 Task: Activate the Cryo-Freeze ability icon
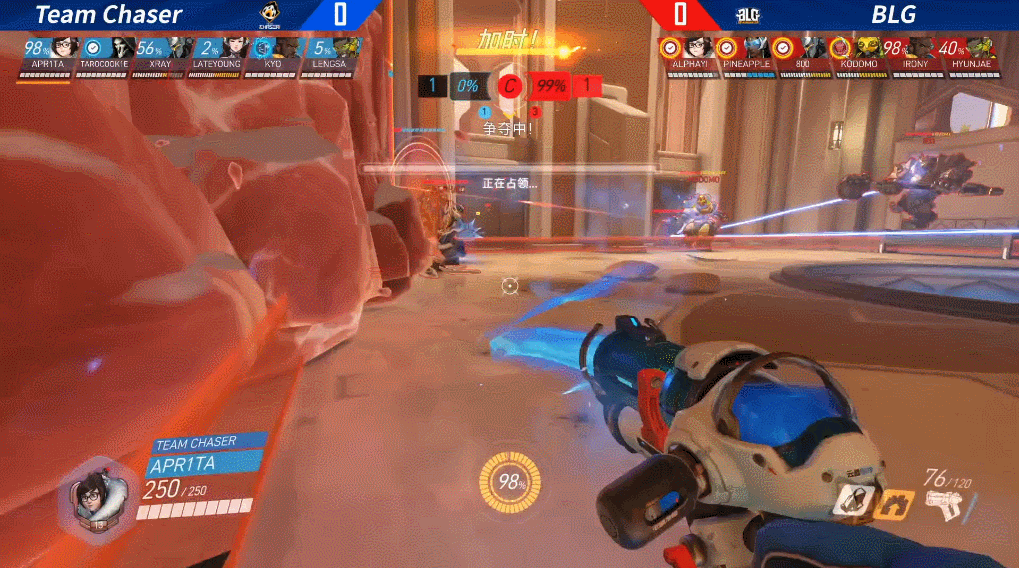pos(852,500)
